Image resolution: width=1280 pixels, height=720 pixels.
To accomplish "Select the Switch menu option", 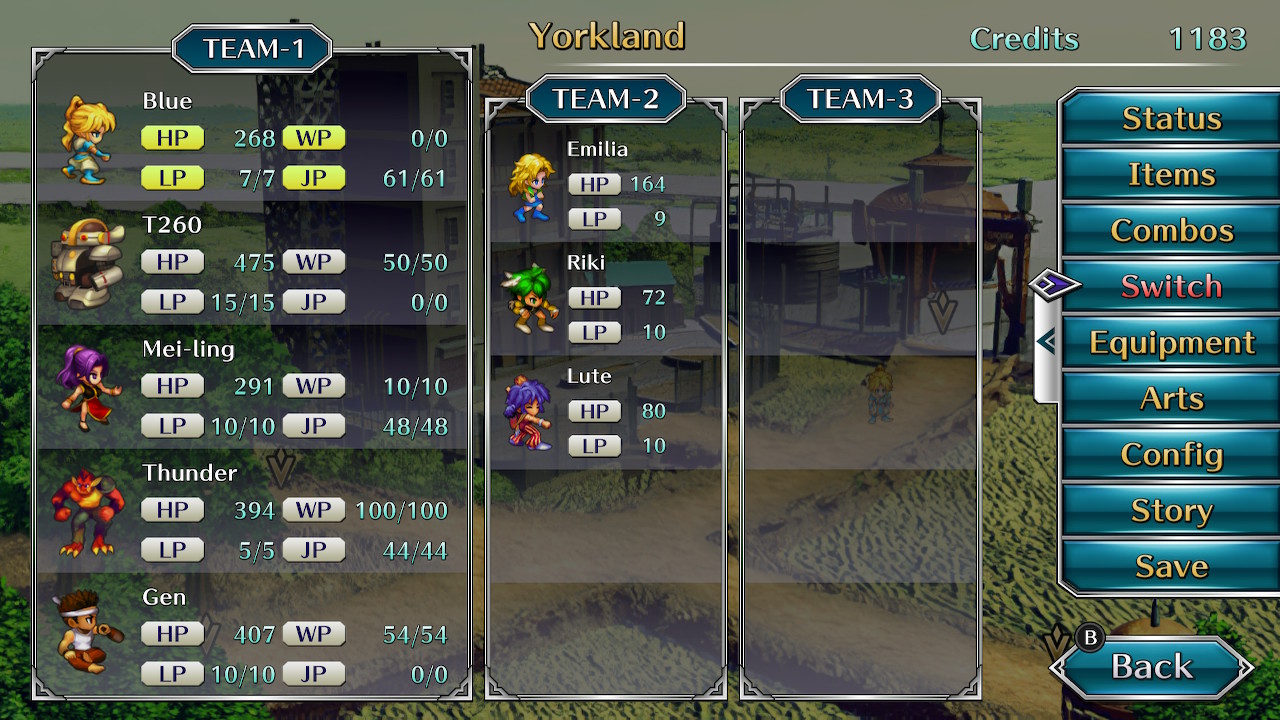I will tap(1171, 287).
